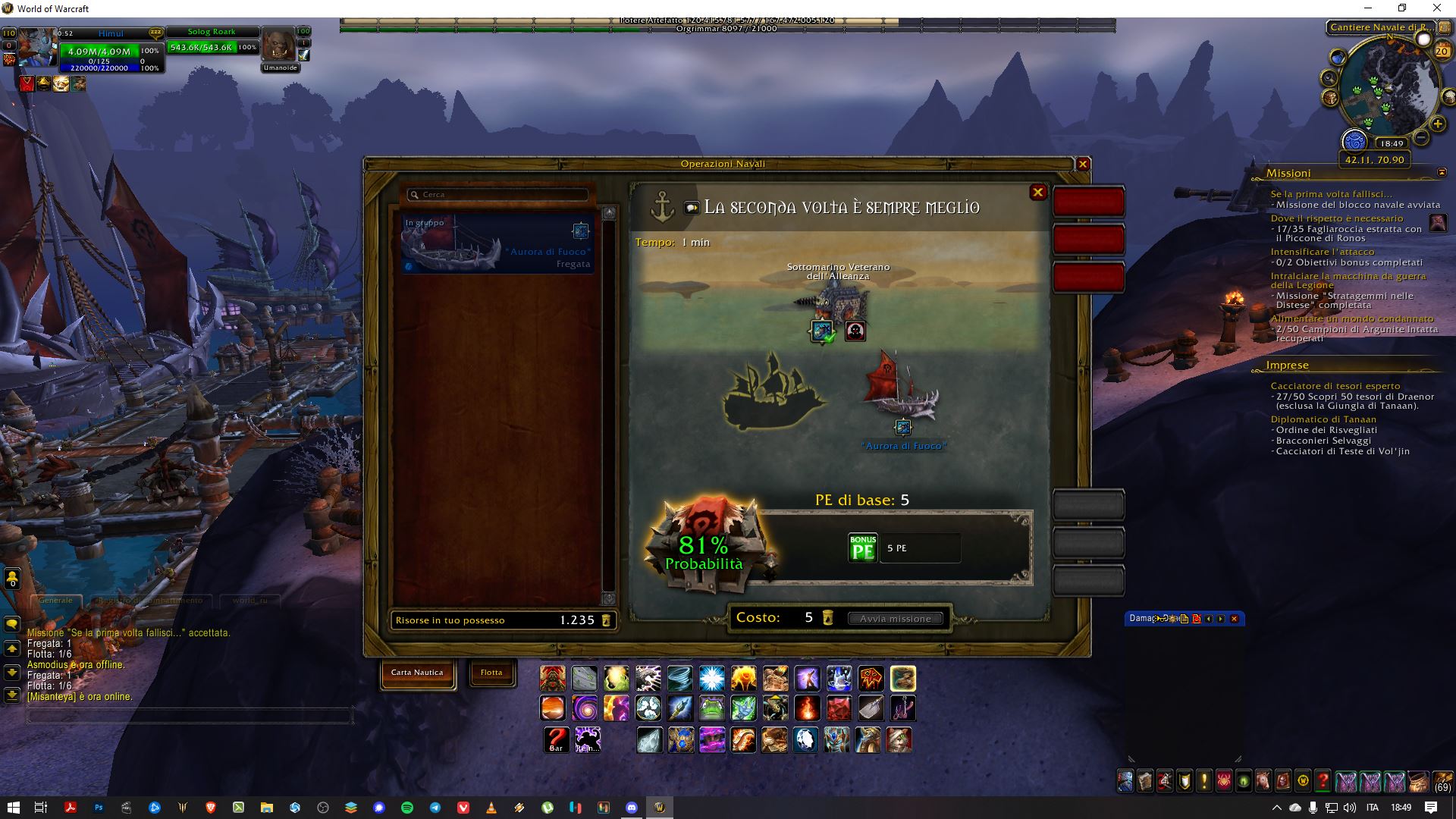1456x819 pixels.
Task: Close the mission detail panel
Action: click(1037, 193)
